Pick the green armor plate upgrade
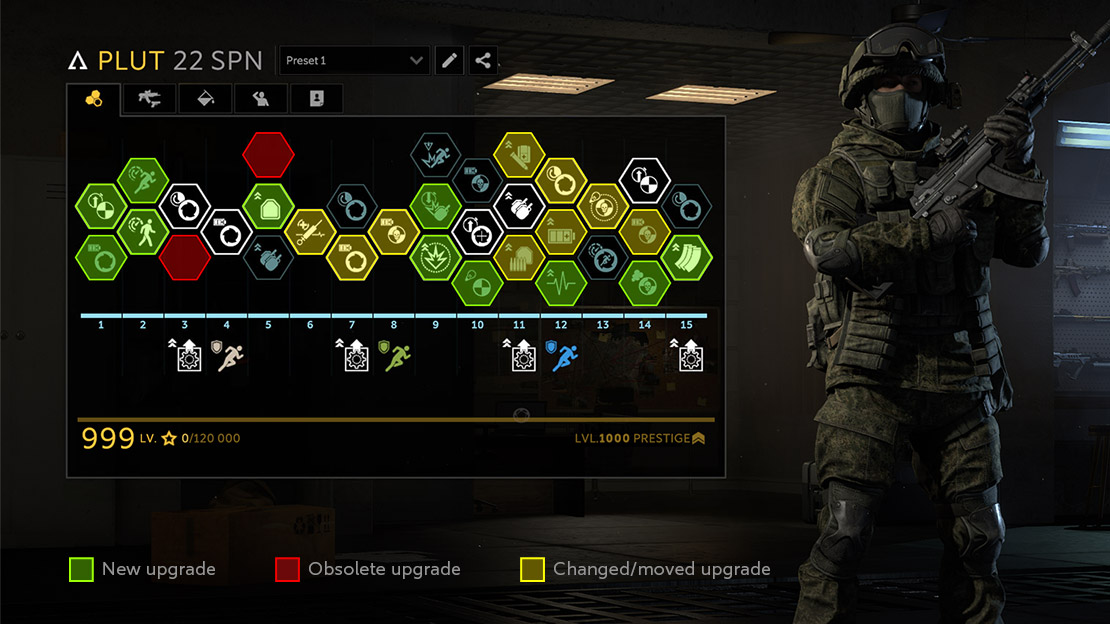Viewport: 1110px width, 624px height. tap(268, 208)
